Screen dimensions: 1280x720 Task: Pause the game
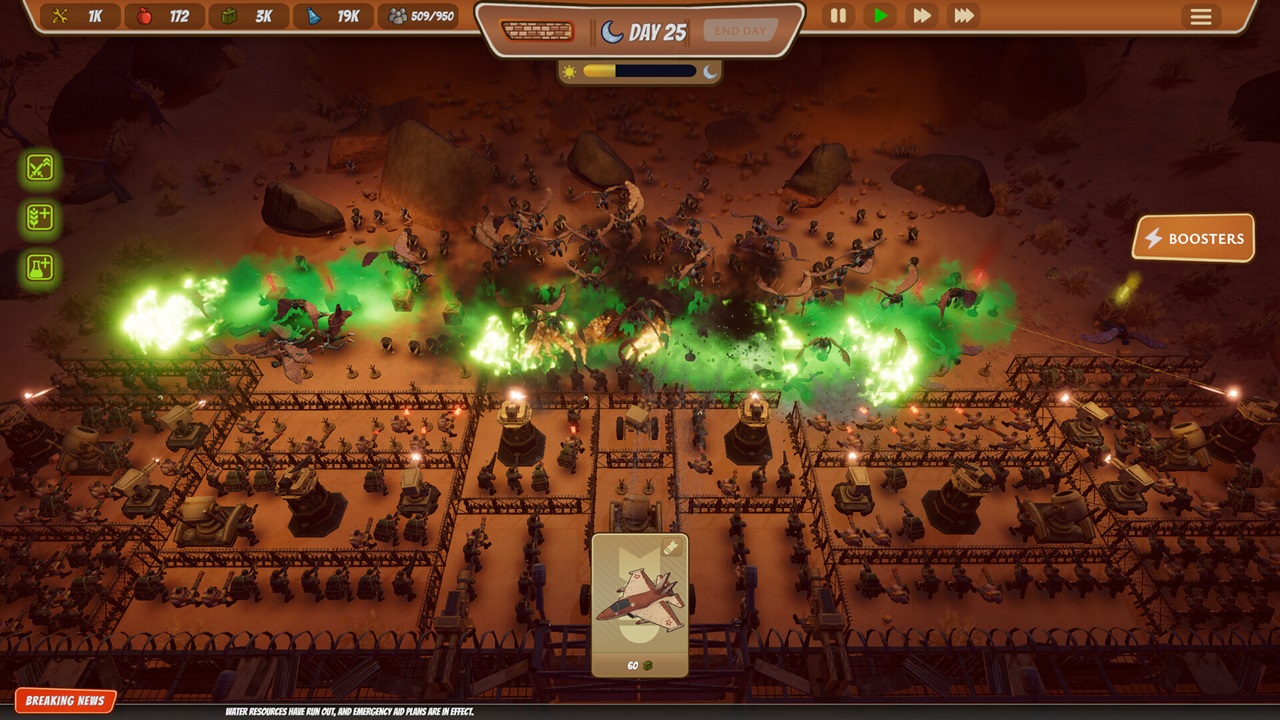(838, 16)
